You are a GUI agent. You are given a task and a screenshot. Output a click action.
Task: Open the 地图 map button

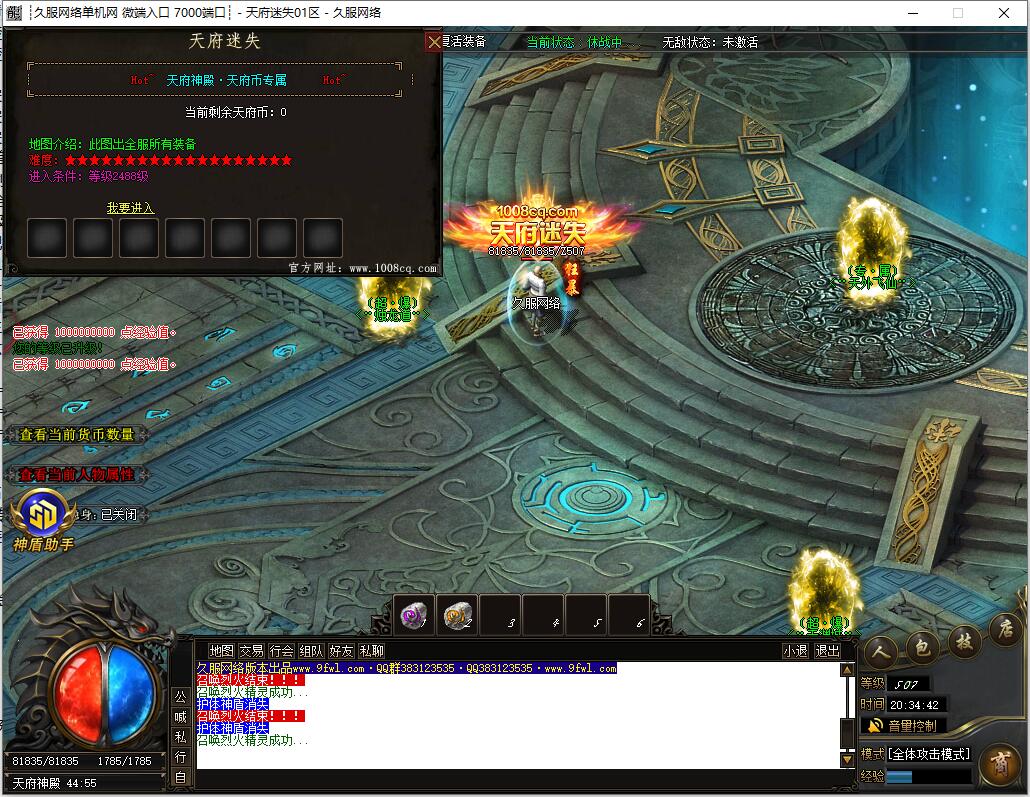[x=221, y=651]
